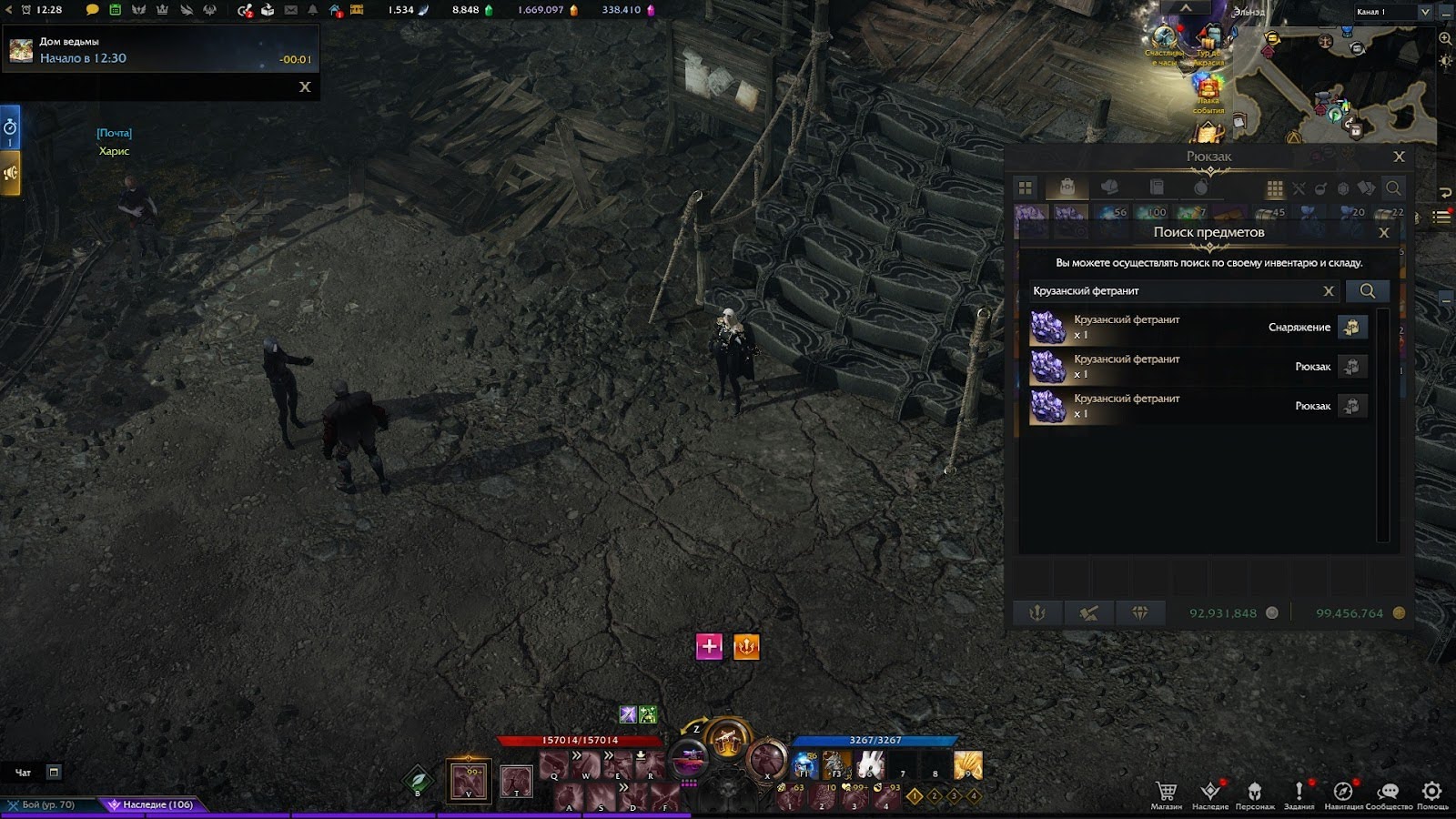Open the Магазин shop menu
This screenshot has width=1456, height=819.
pos(1166,794)
